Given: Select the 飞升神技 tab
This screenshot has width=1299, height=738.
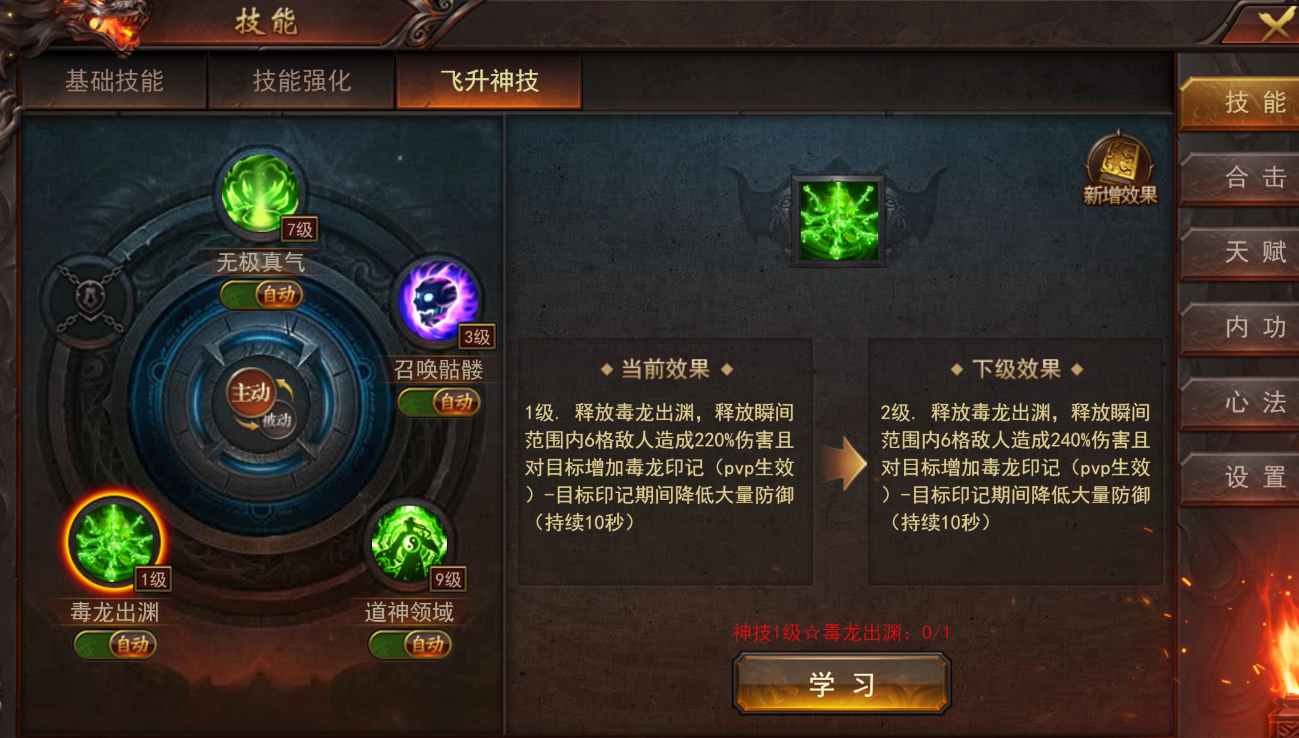Looking at the screenshot, I should [489, 81].
